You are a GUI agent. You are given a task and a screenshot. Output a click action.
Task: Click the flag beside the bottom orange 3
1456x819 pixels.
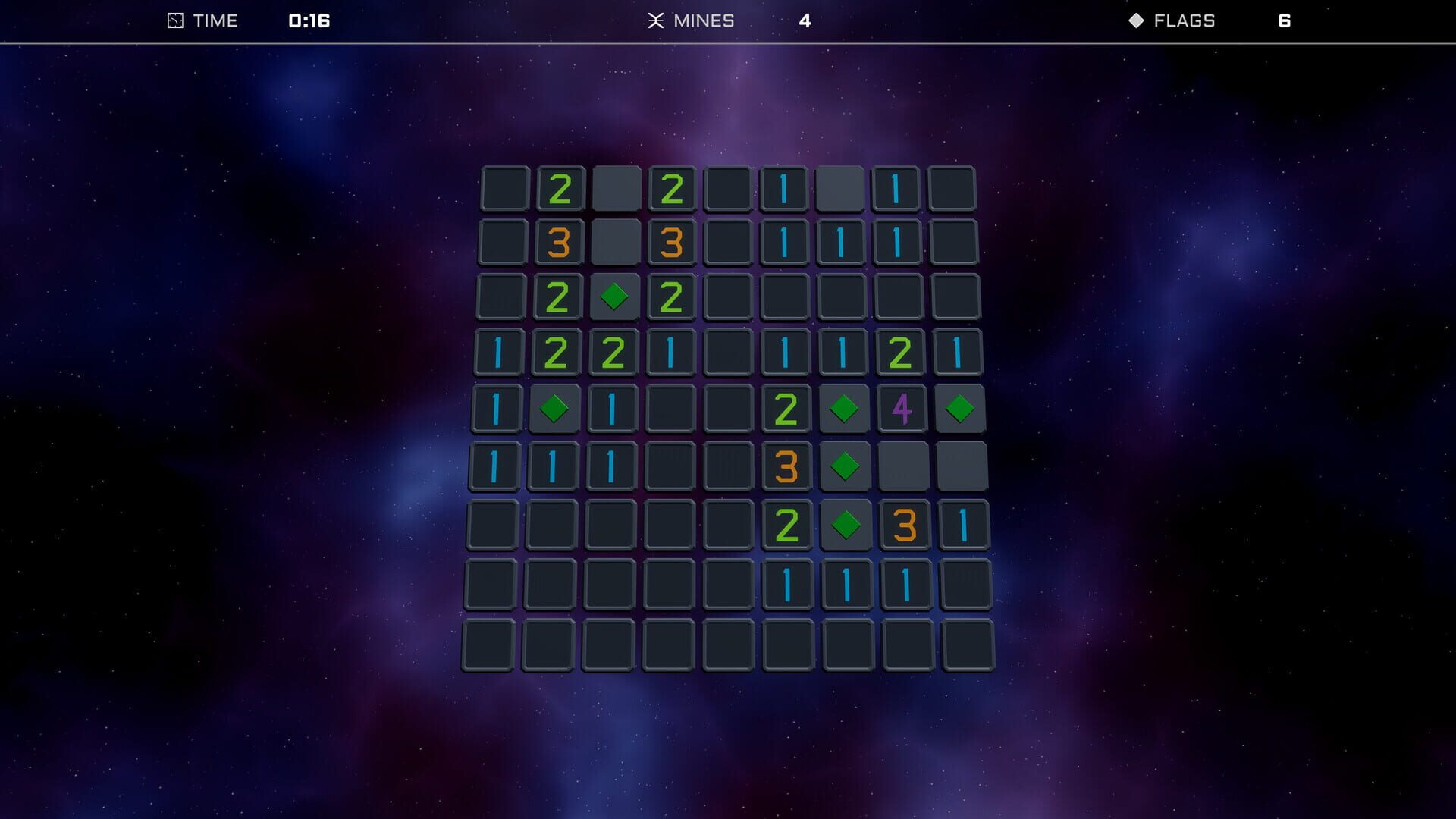(844, 523)
